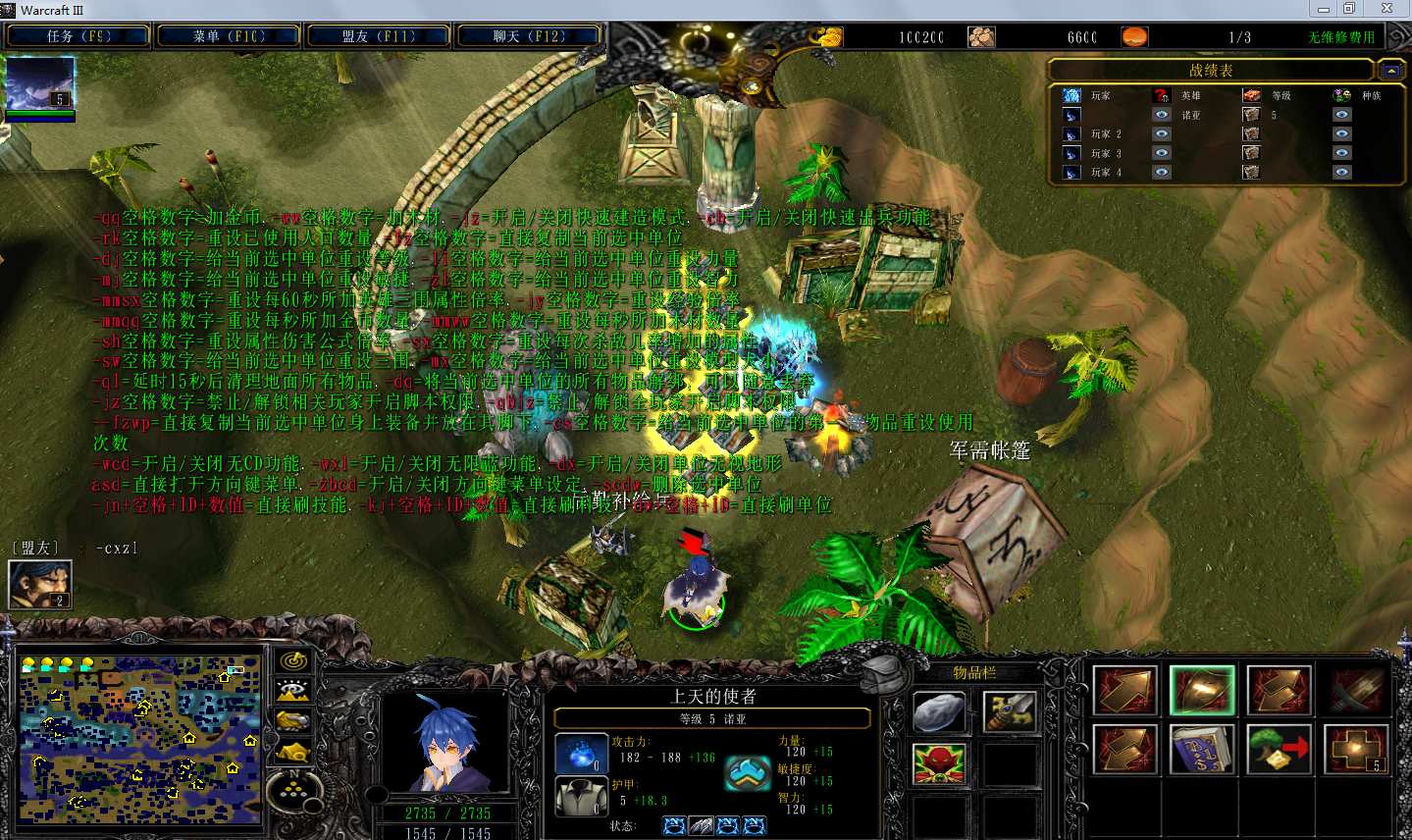Select the red goblin mask inventory item
1412x840 pixels.
click(939, 763)
